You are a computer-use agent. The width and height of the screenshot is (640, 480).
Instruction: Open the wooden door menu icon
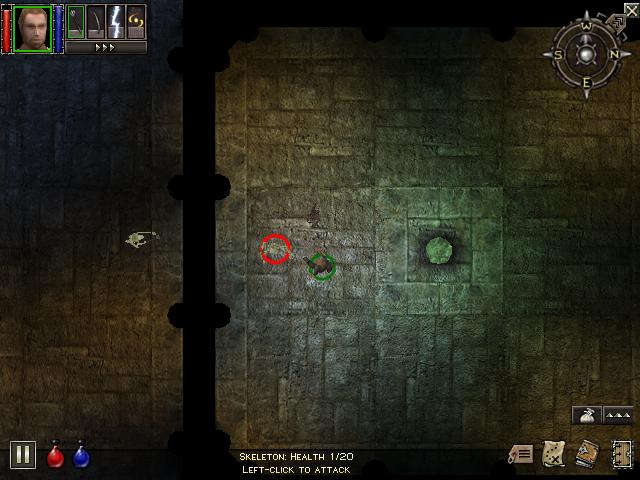tap(622, 454)
